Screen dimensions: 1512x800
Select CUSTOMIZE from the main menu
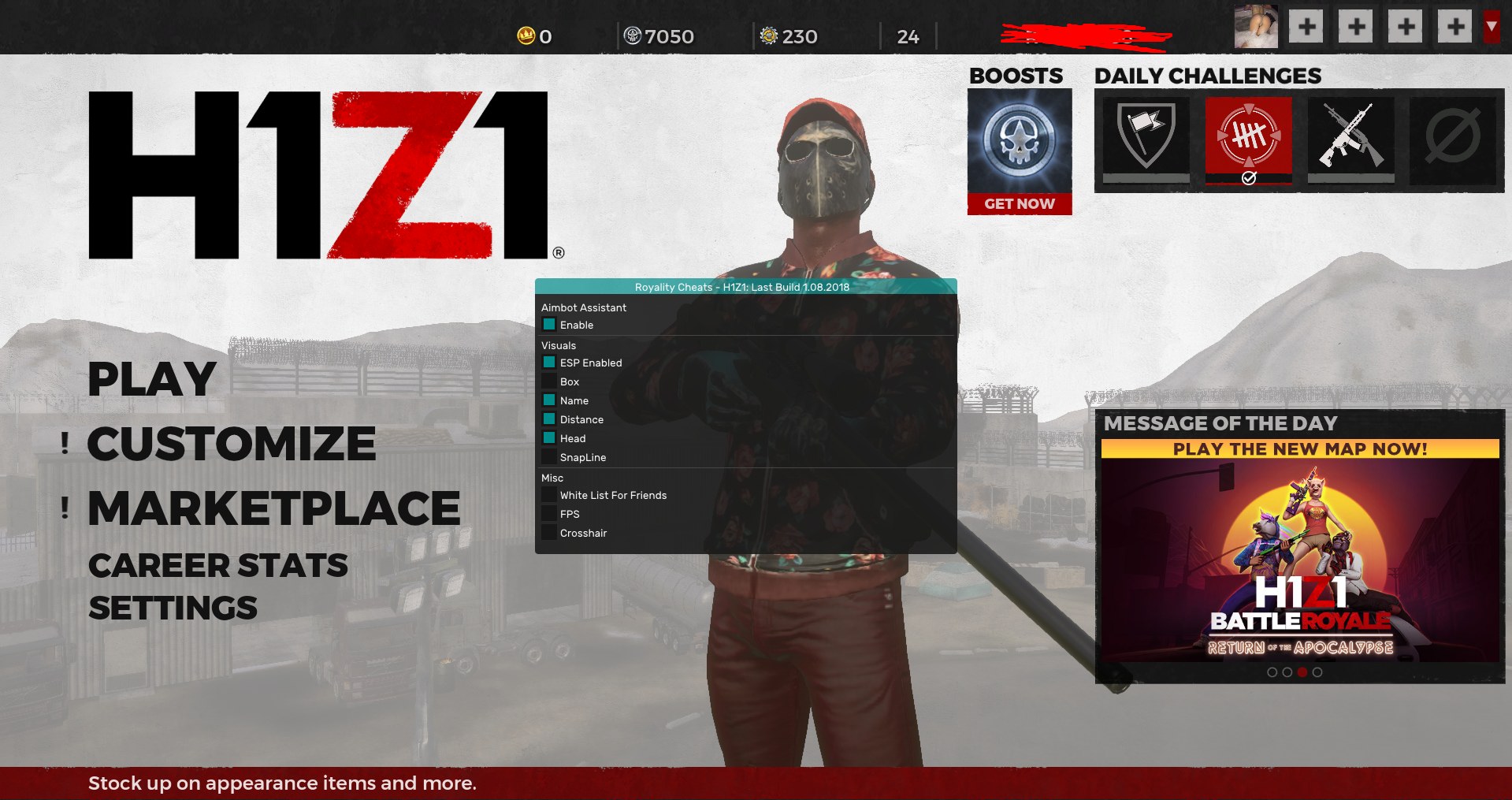232,443
